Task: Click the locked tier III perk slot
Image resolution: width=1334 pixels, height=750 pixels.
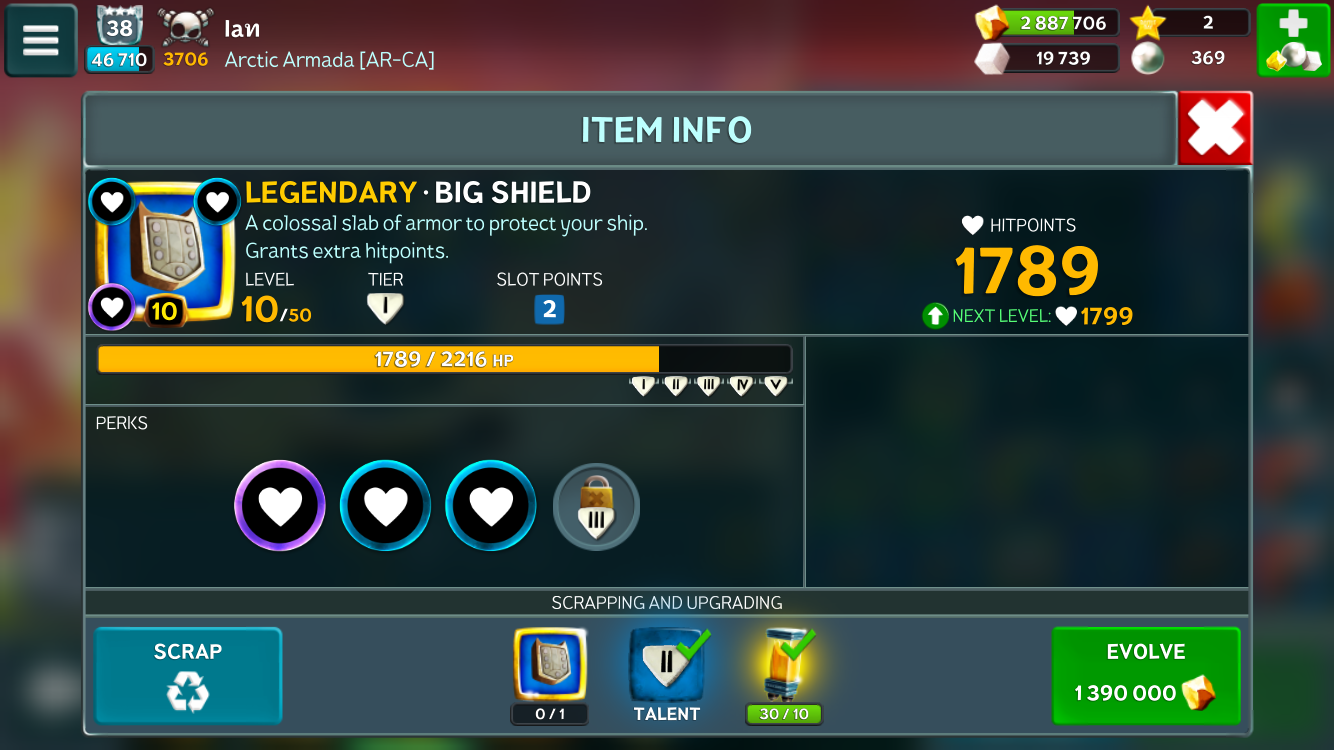Action: (x=596, y=507)
